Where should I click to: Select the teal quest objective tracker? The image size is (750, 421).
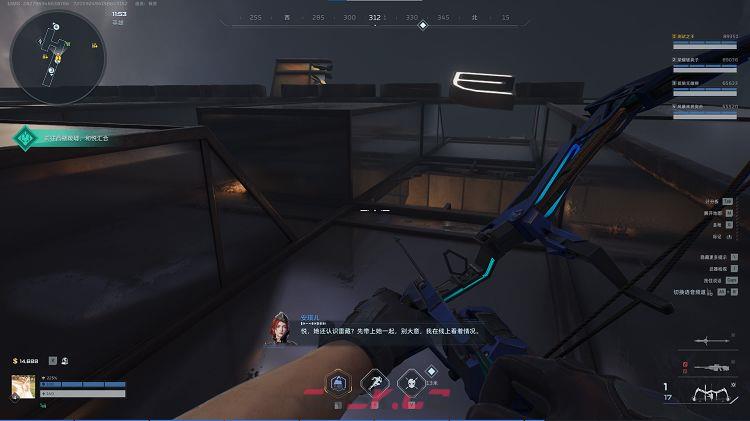[25, 137]
